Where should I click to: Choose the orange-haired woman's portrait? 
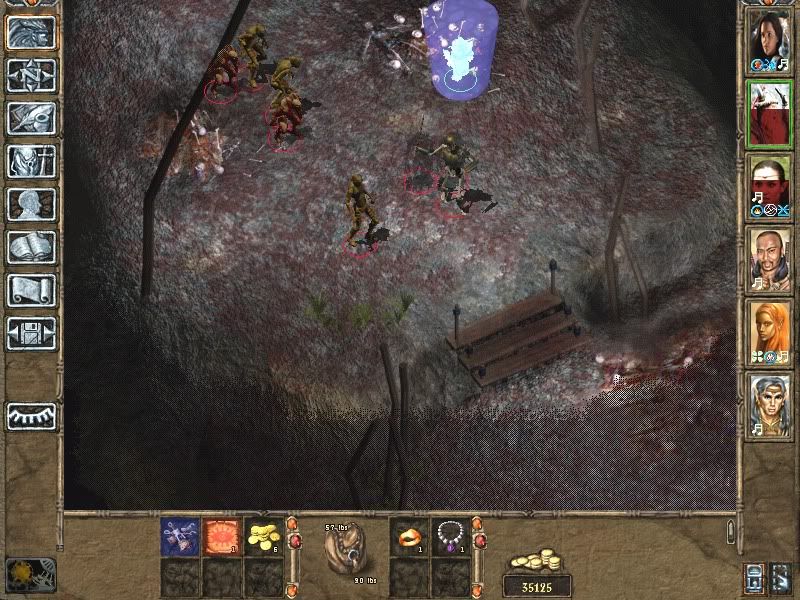pos(770,332)
